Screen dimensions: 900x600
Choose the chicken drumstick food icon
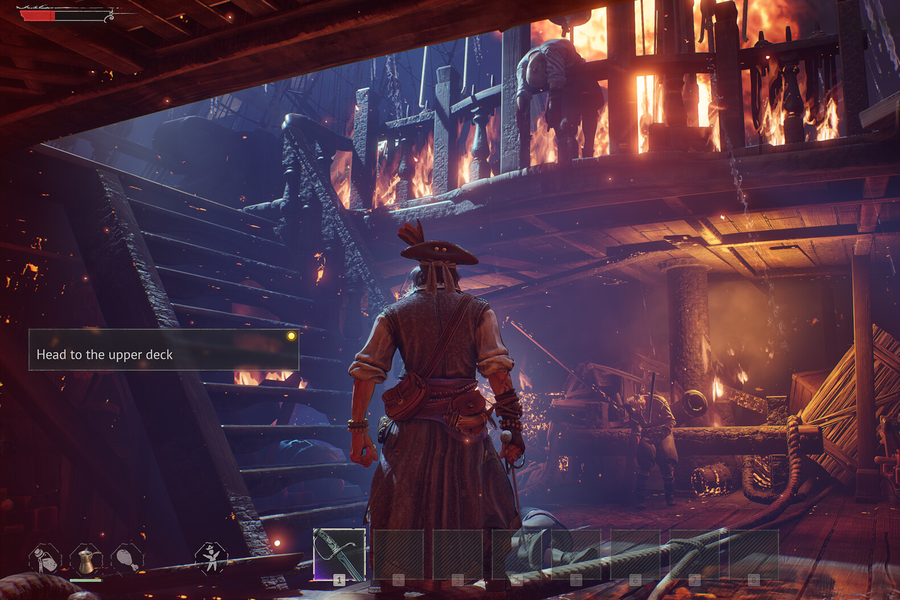point(126,558)
